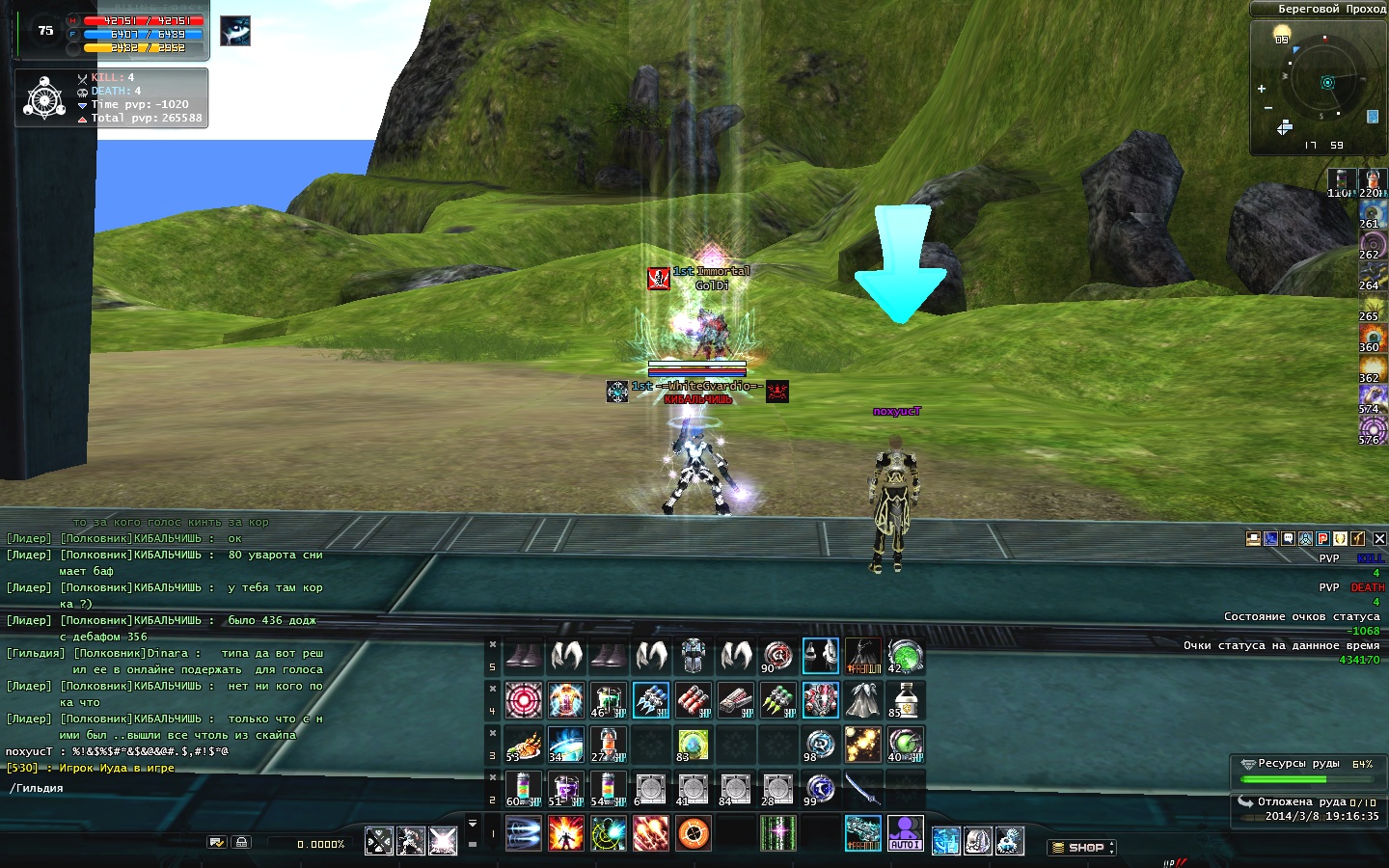Click the blue armor suit slot

click(693, 656)
